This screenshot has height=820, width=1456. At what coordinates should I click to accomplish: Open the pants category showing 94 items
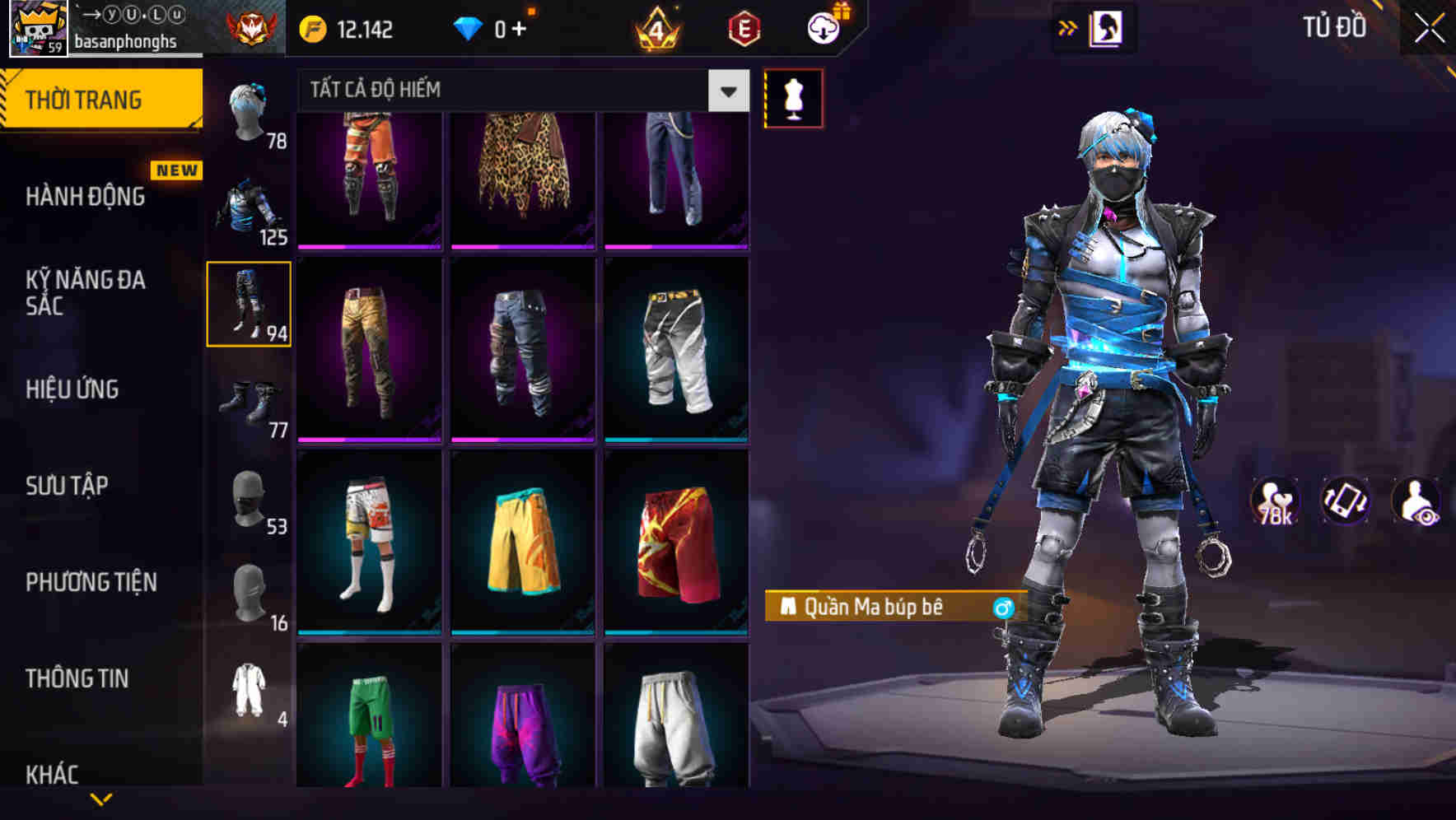point(250,305)
